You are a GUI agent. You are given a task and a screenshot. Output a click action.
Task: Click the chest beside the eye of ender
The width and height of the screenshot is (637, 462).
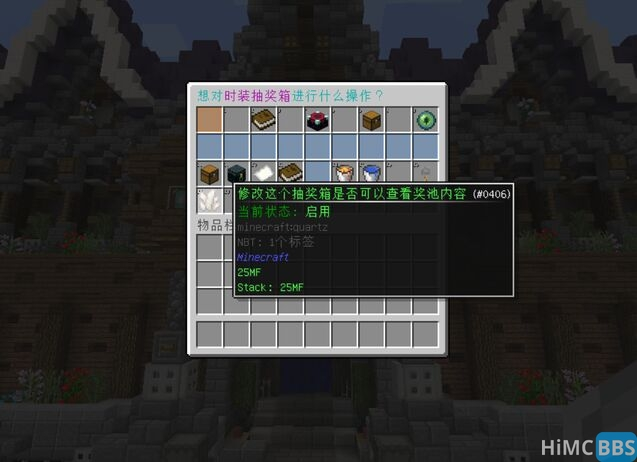click(x=371, y=121)
